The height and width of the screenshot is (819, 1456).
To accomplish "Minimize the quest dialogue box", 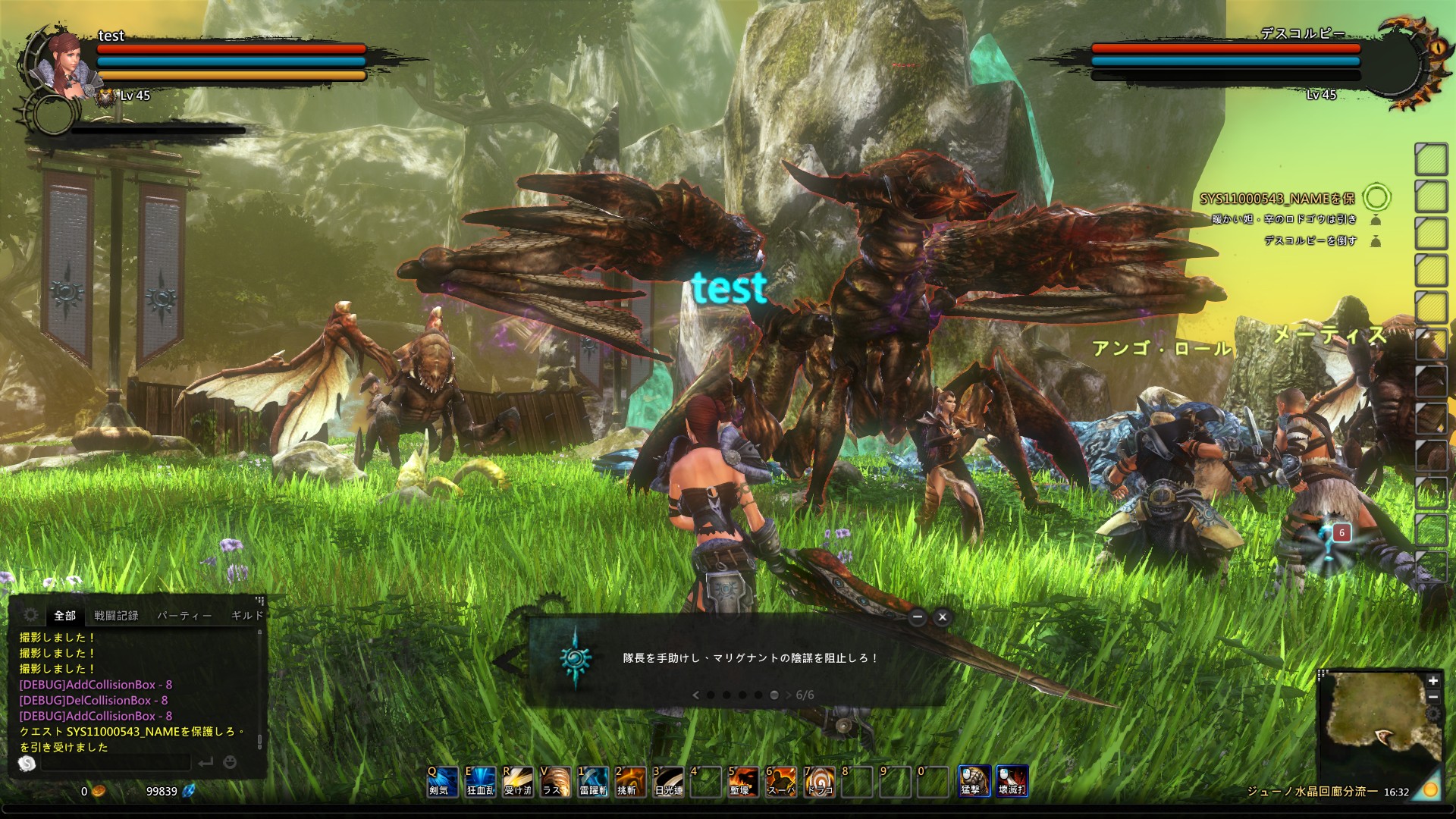I will coord(918,617).
